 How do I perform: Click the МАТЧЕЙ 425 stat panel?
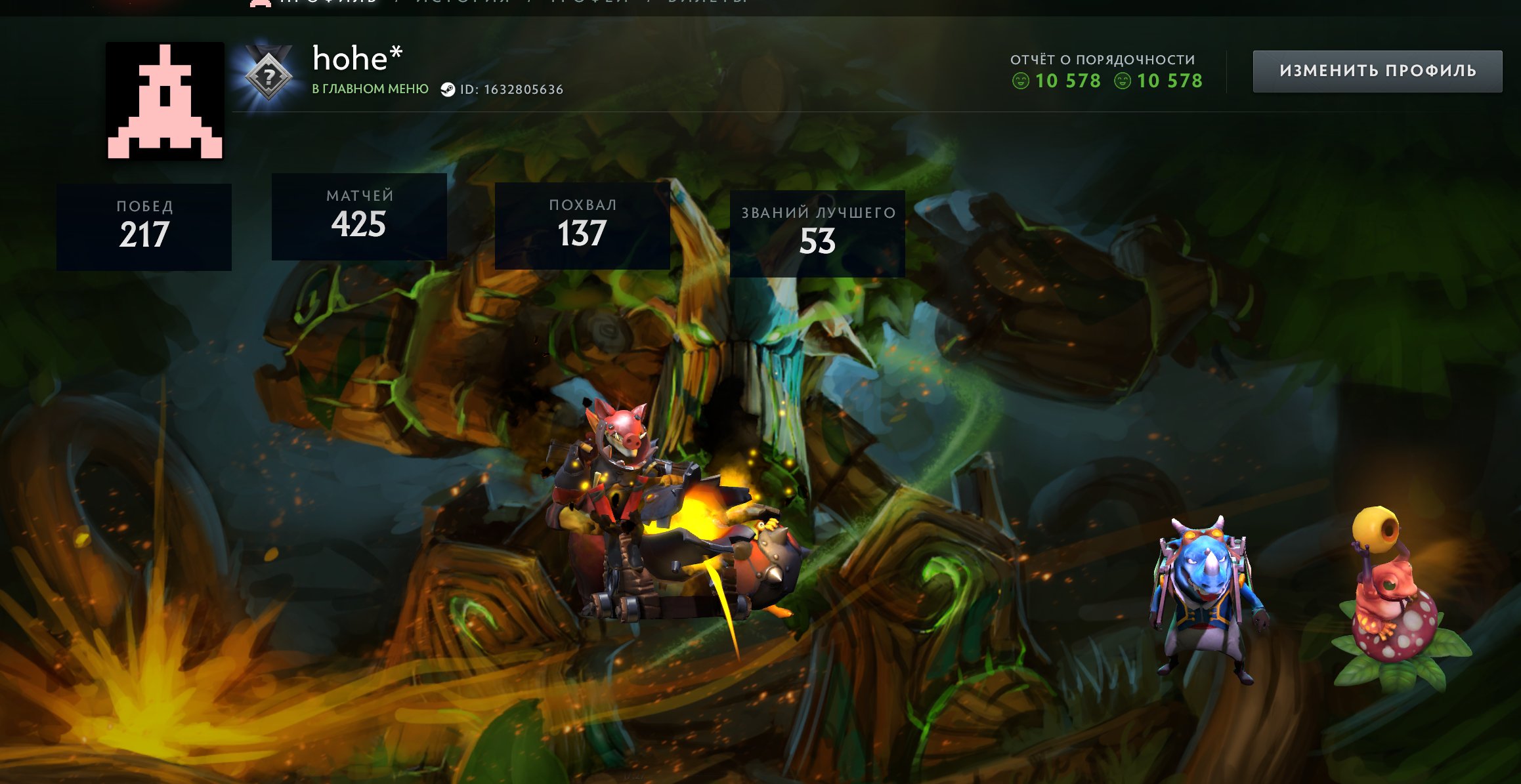(x=360, y=217)
